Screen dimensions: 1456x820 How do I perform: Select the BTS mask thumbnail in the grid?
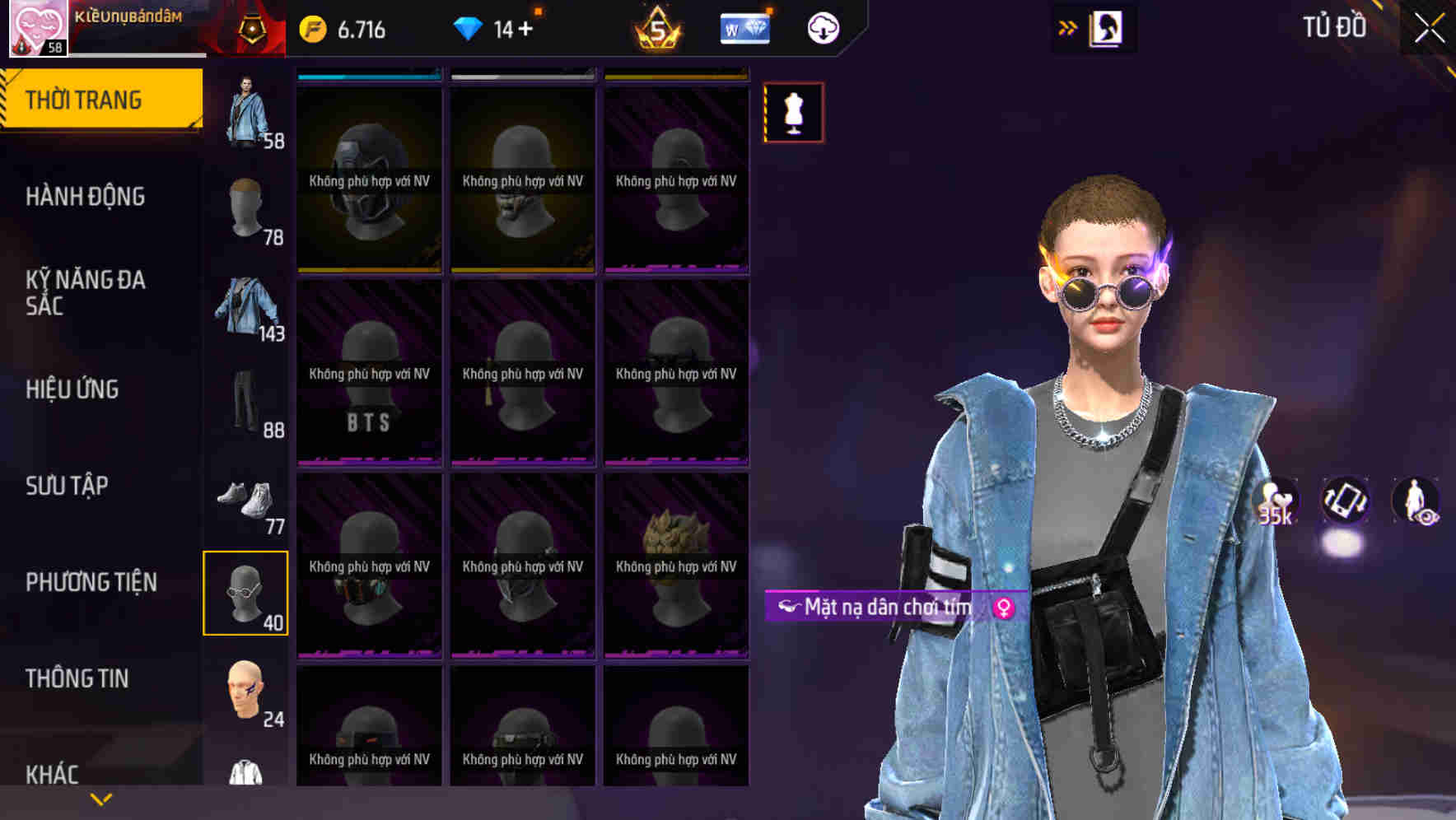(368, 375)
